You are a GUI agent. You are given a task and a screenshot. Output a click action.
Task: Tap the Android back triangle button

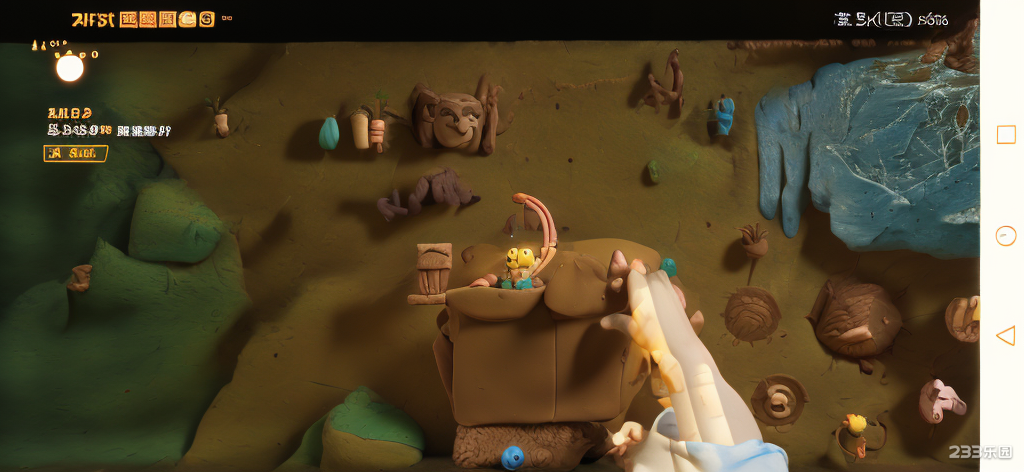click(1005, 335)
